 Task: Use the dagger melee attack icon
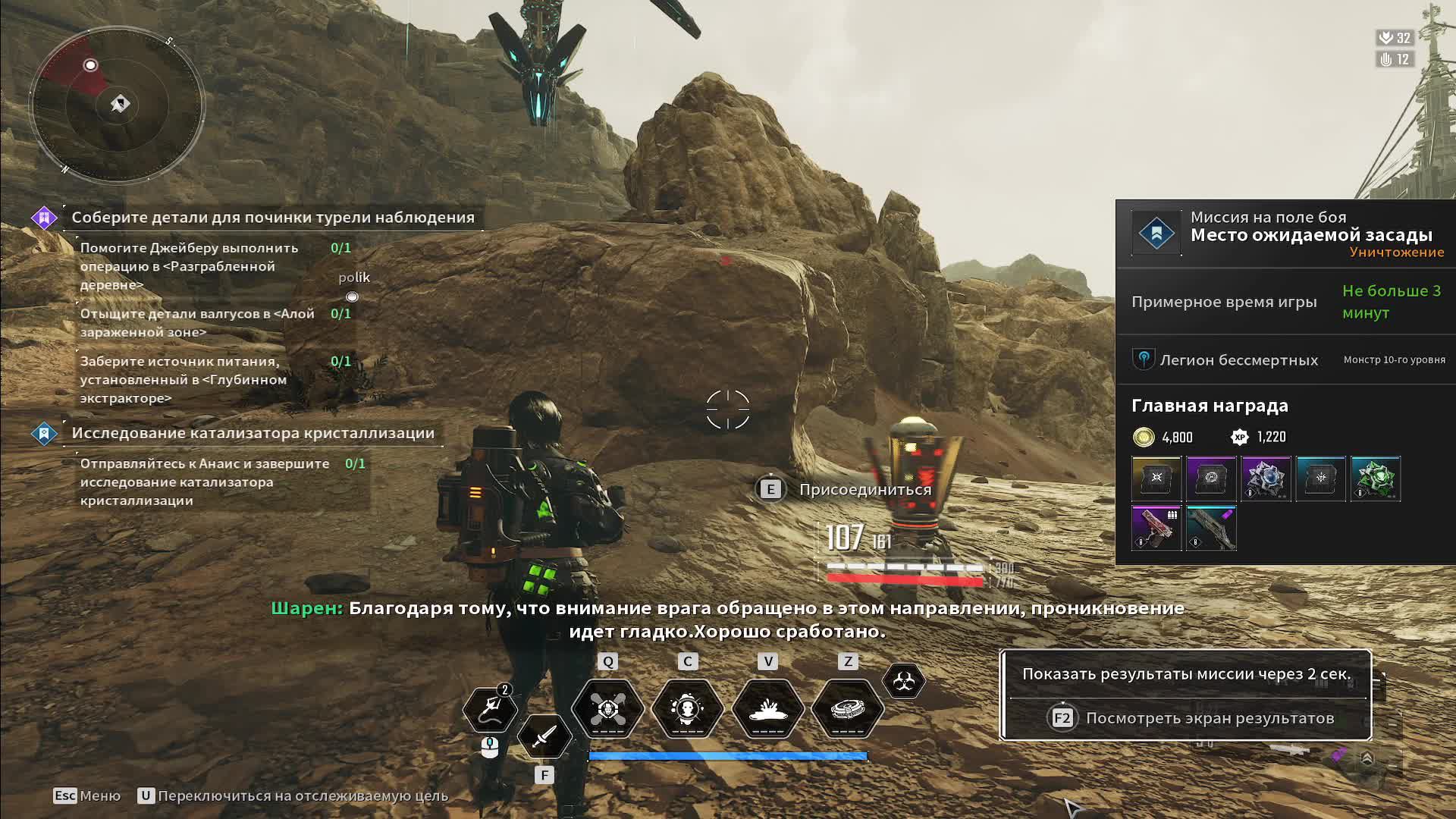click(x=544, y=736)
